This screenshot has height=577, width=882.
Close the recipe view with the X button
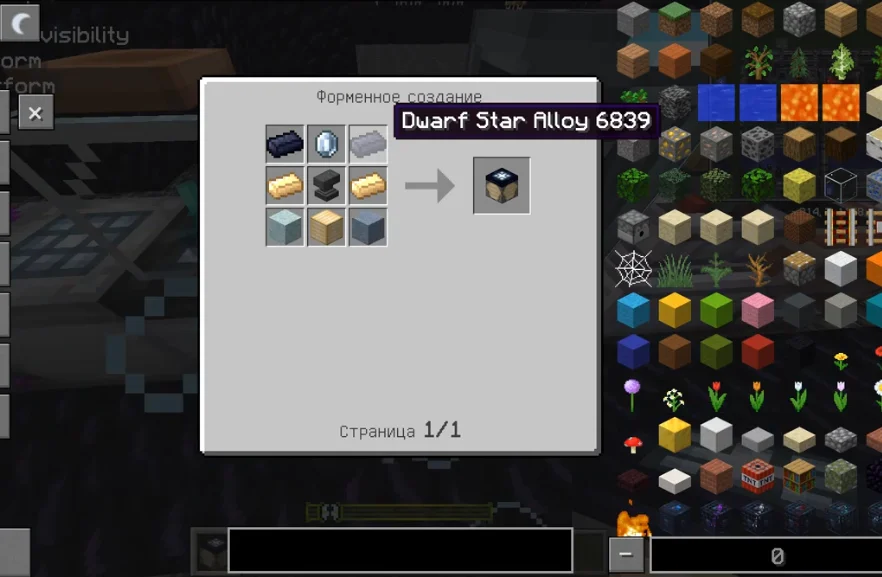35,113
